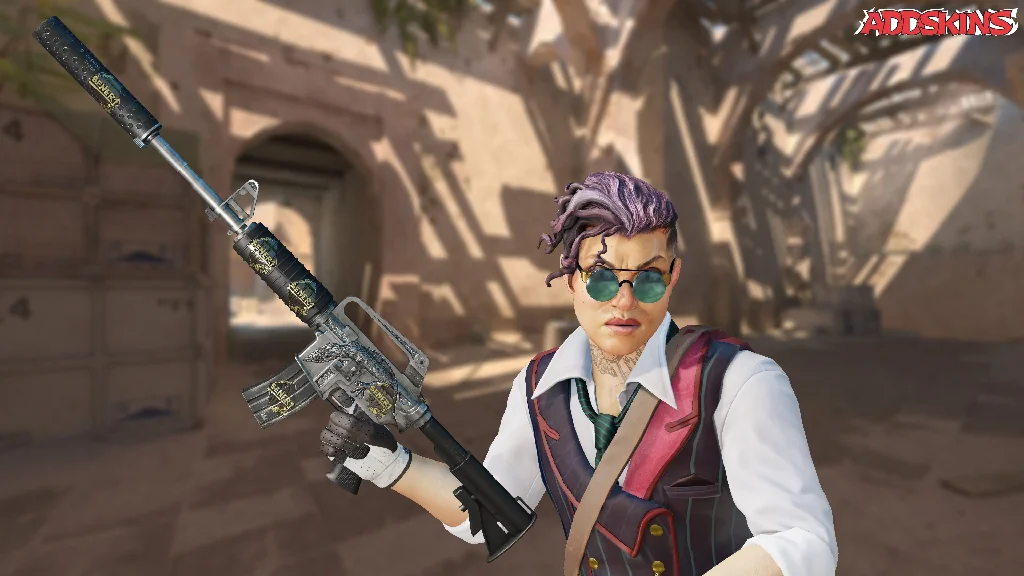Viewport: 1024px width, 576px height.
Task: Click the ADDSKINS watermark logo
Action: 937,22
